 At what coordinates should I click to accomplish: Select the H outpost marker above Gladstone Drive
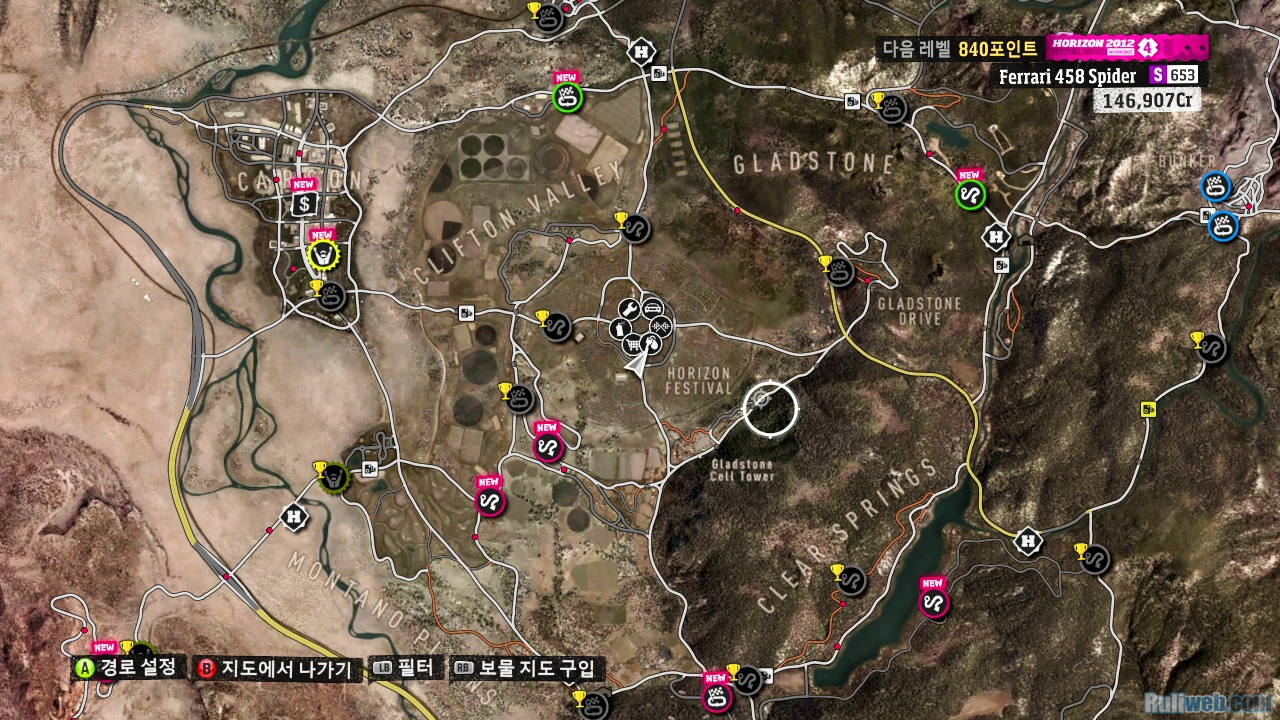click(996, 236)
